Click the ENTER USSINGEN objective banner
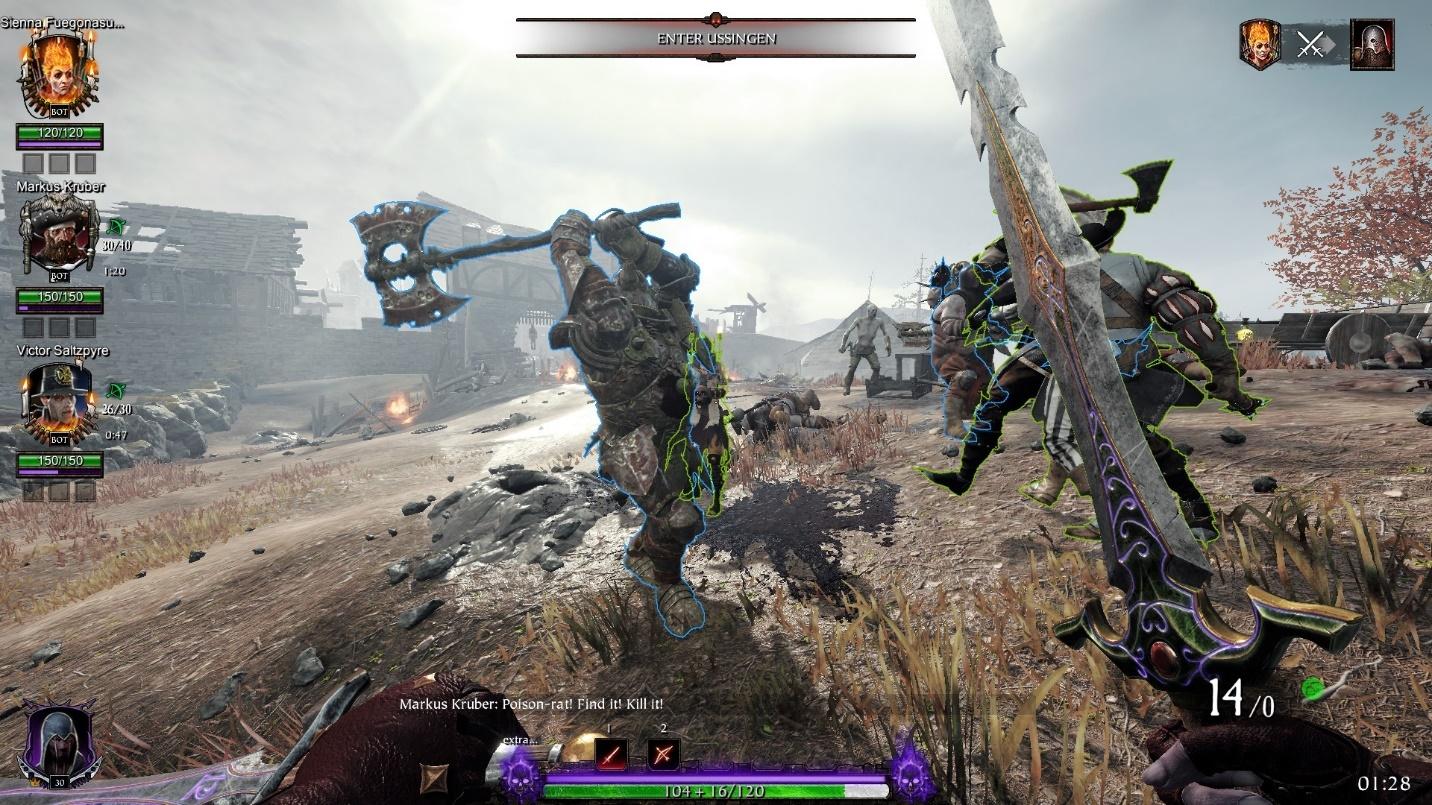Screen dimensions: 1432x805 [714, 38]
